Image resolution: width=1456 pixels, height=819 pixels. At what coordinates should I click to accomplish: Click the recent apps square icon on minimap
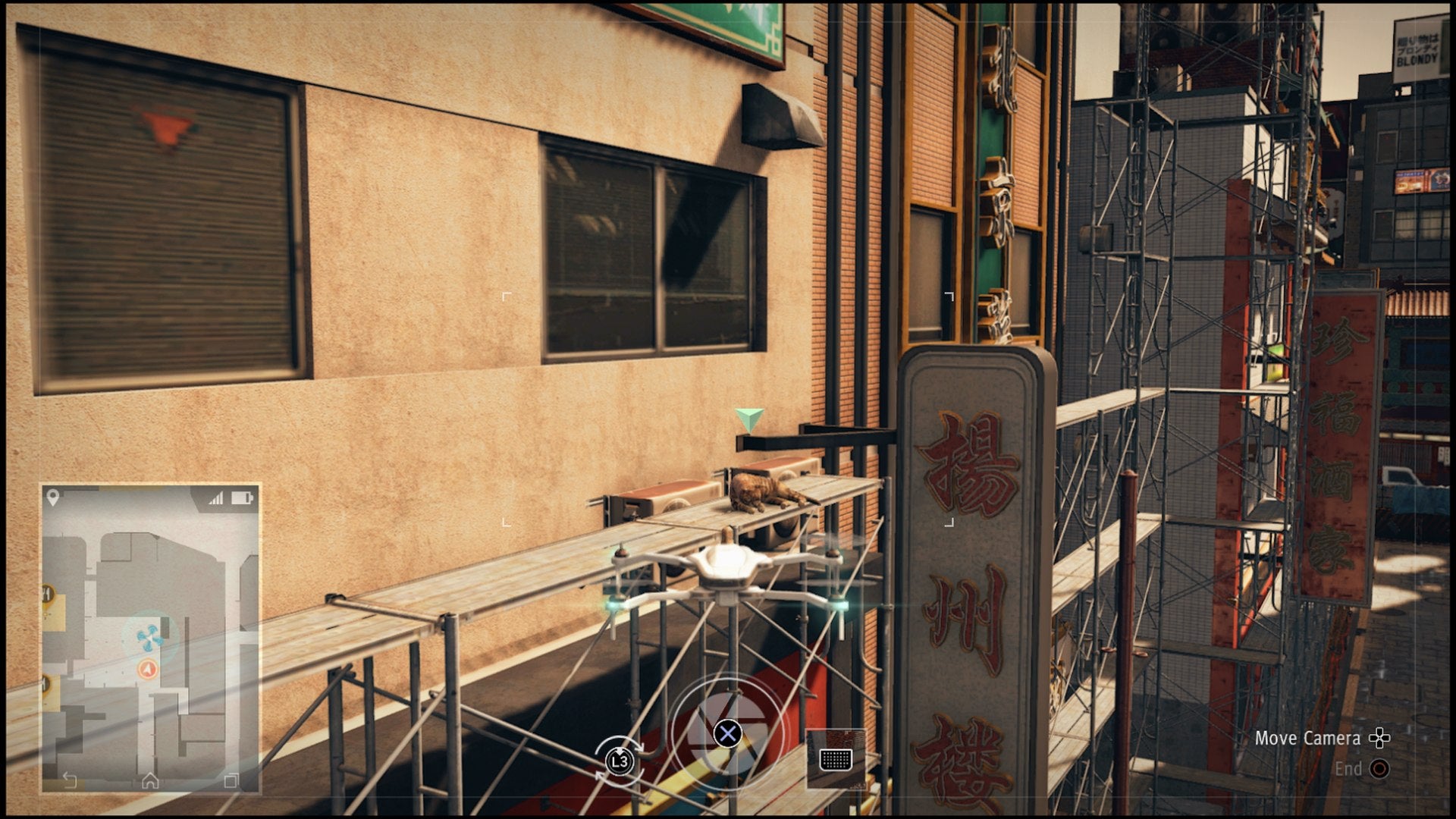pos(231,780)
